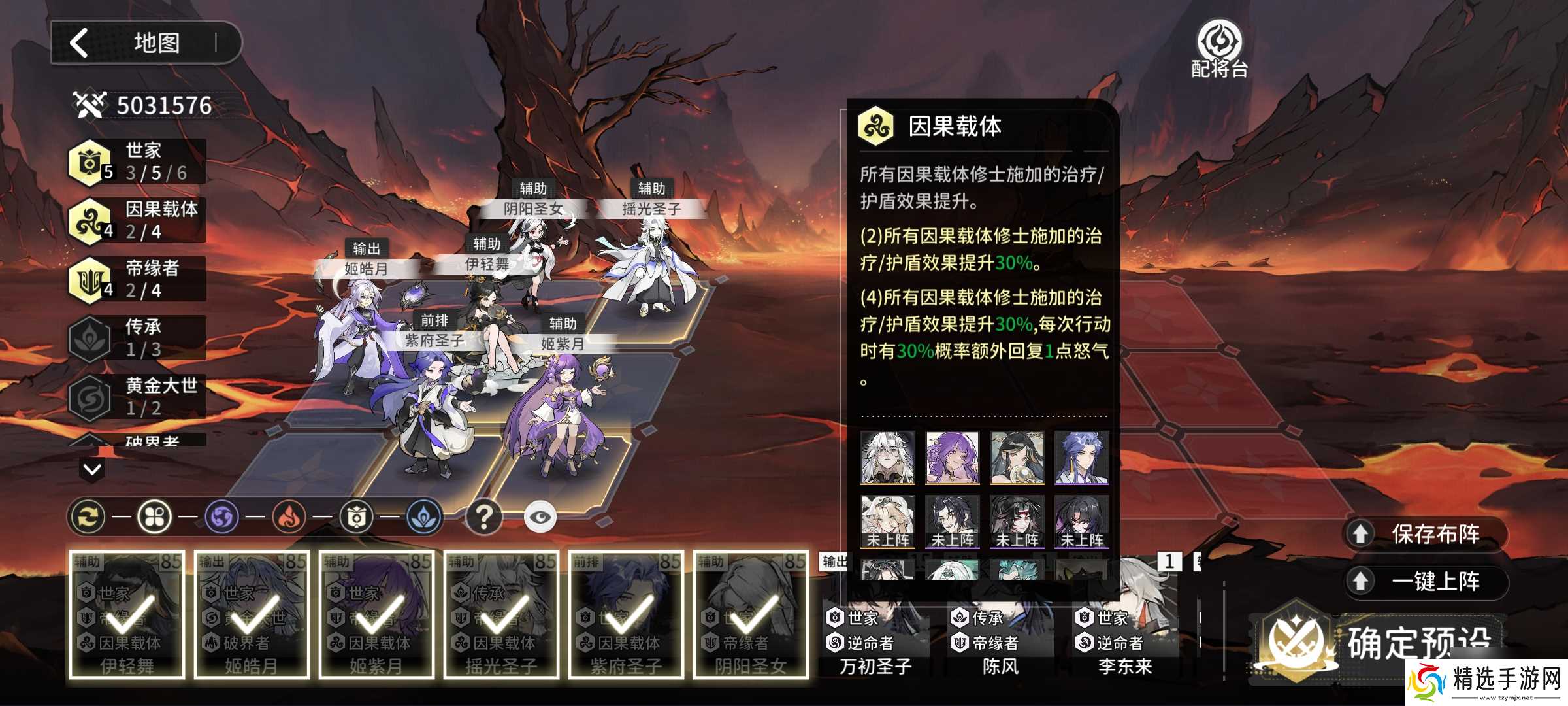Click the yellow cycle filter icon
Viewport: 1568px width, 706px height.
88,517
